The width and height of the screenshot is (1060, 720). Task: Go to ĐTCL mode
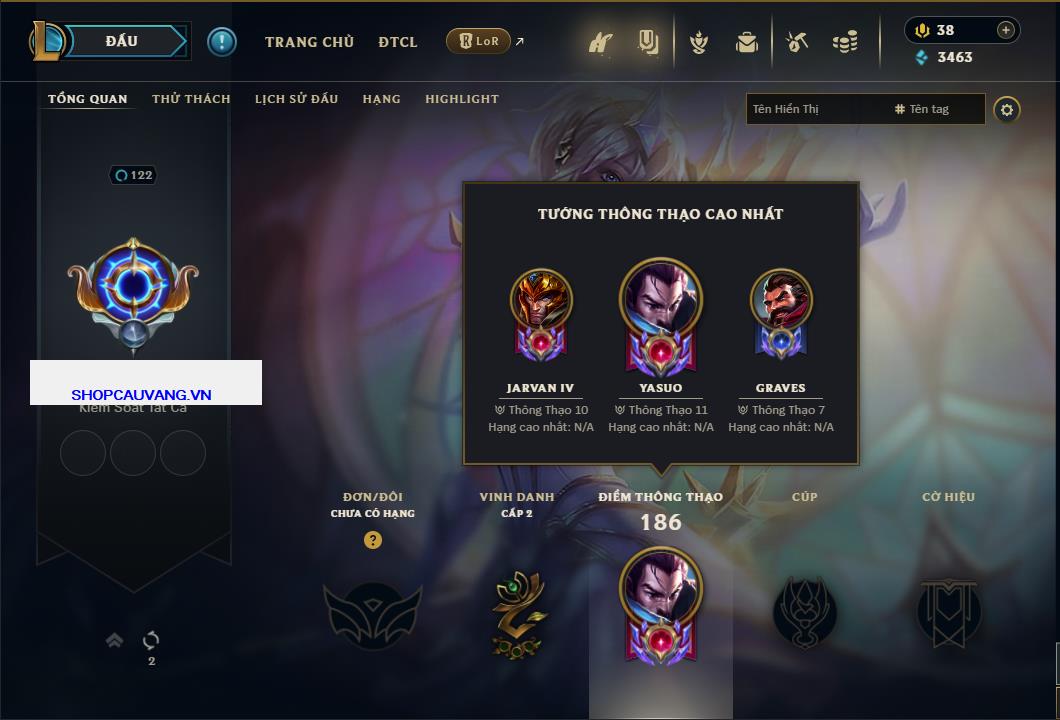pyautogui.click(x=398, y=42)
